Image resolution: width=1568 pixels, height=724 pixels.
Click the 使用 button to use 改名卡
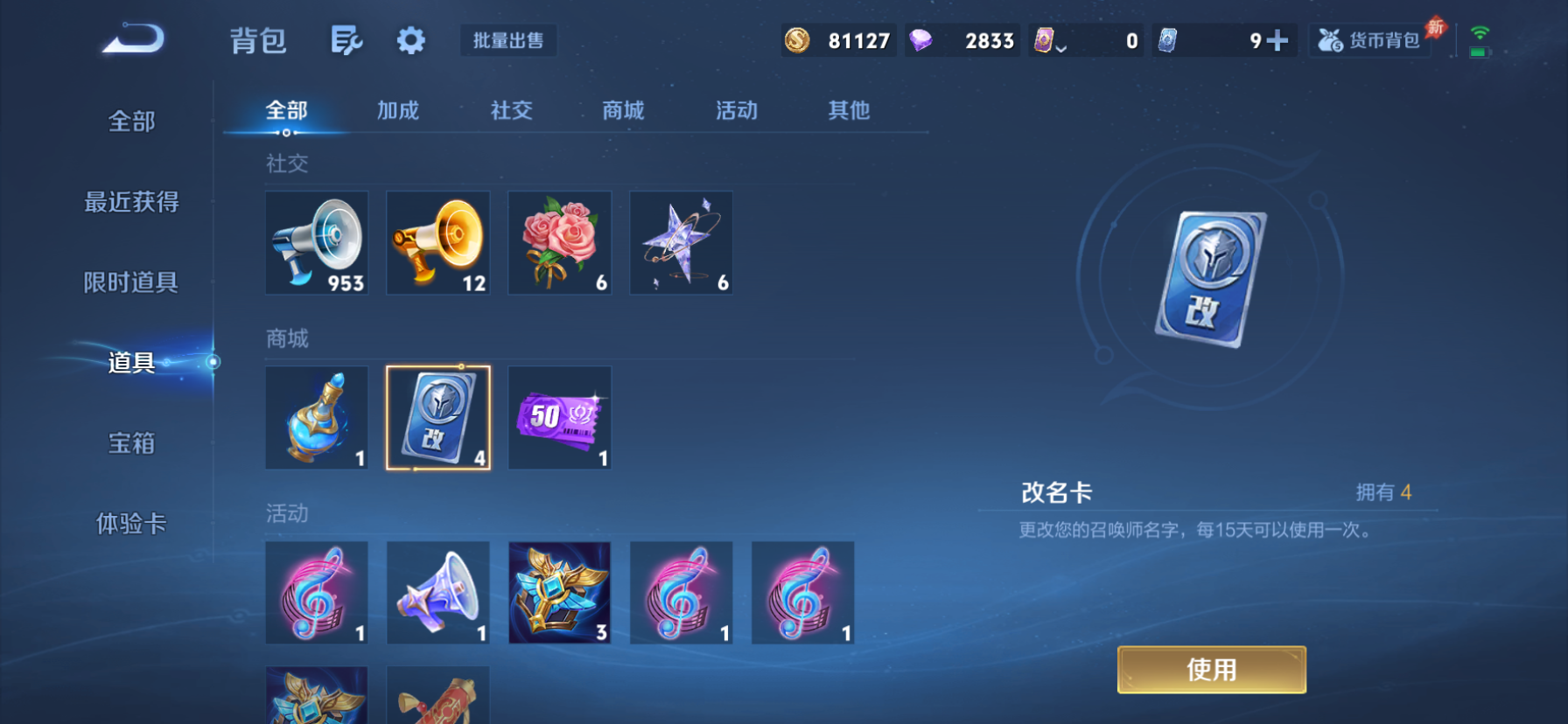(1211, 669)
